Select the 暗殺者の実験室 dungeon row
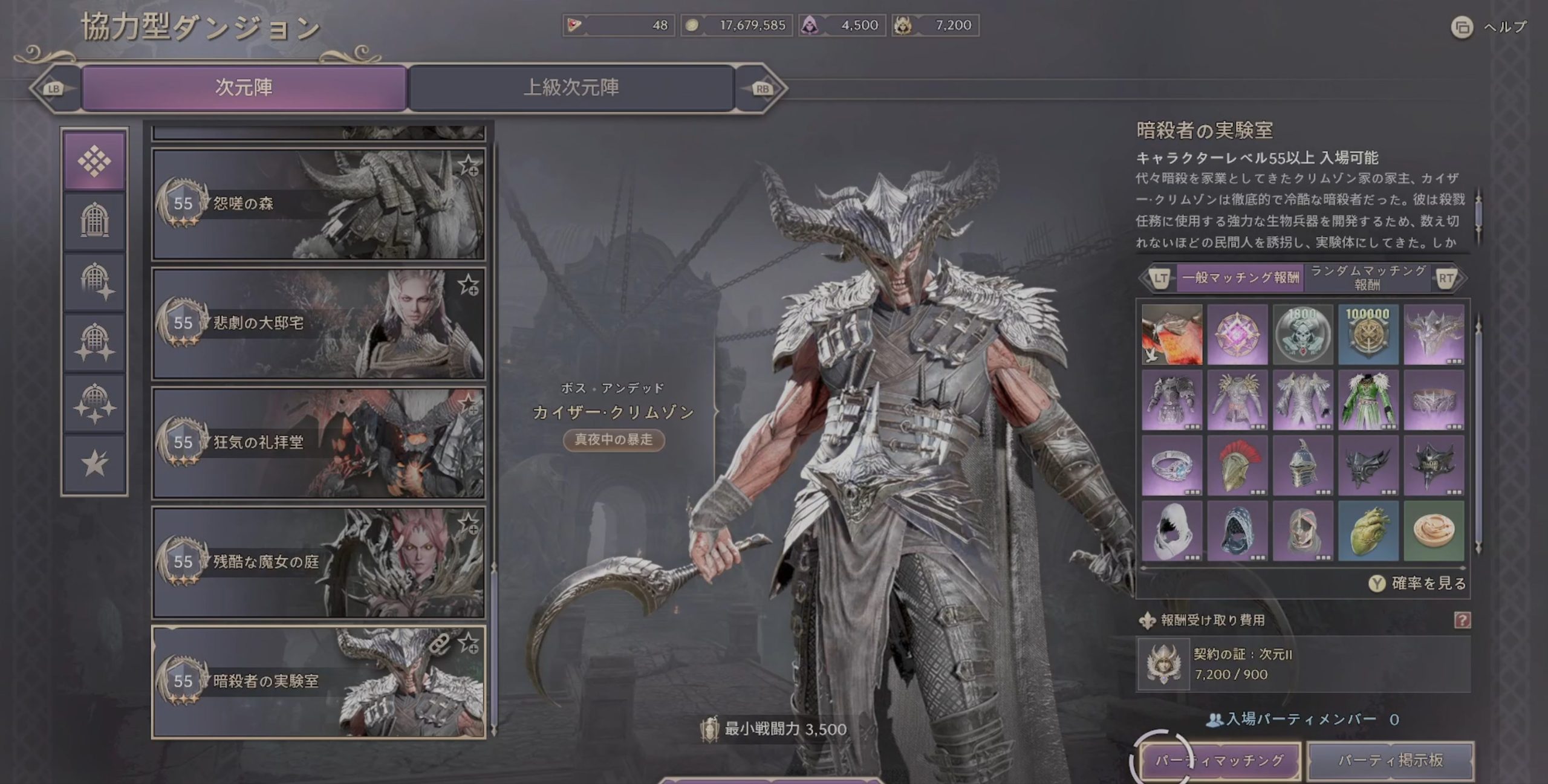Screen dimensions: 1548x784 tap(318, 681)
